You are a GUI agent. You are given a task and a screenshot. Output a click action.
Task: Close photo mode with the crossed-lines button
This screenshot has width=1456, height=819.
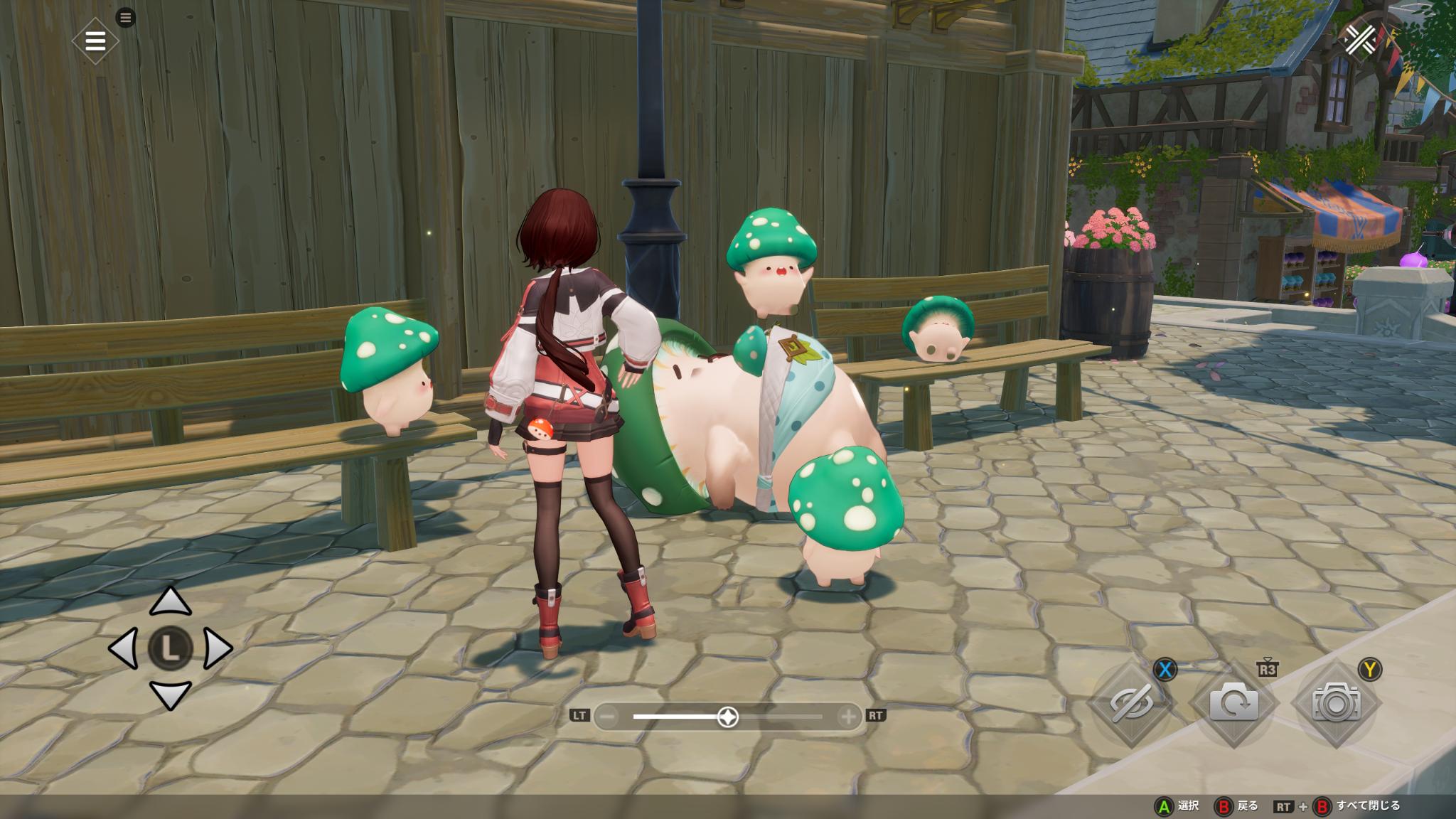tap(1359, 39)
